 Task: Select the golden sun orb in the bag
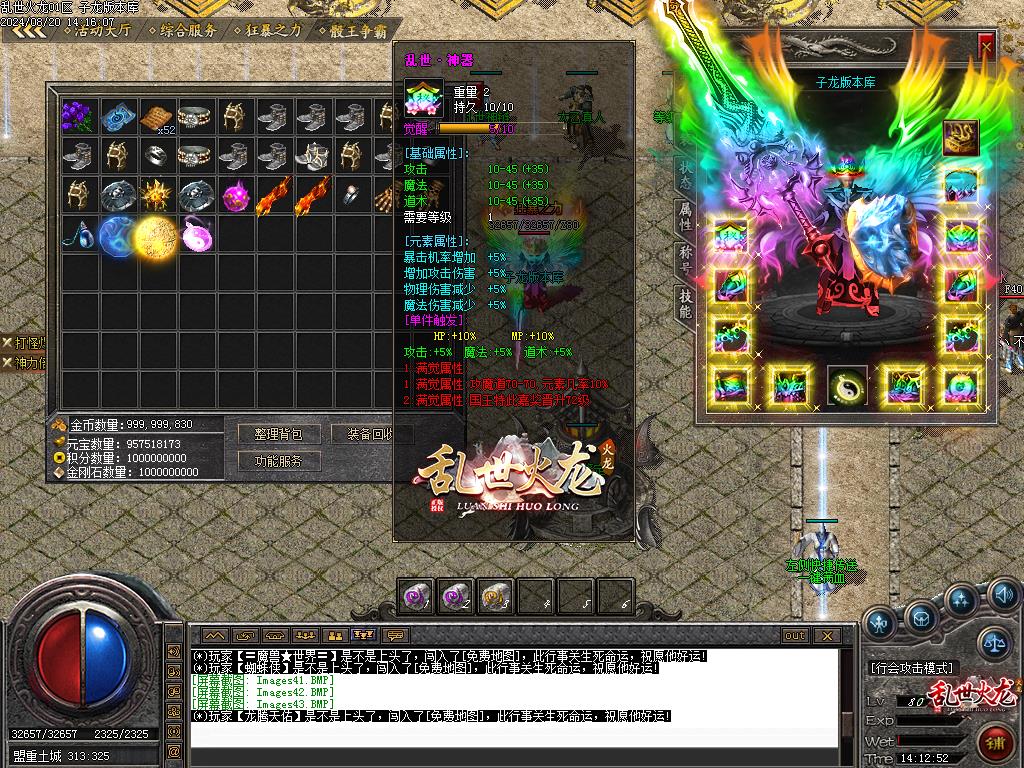pyautogui.click(x=155, y=235)
